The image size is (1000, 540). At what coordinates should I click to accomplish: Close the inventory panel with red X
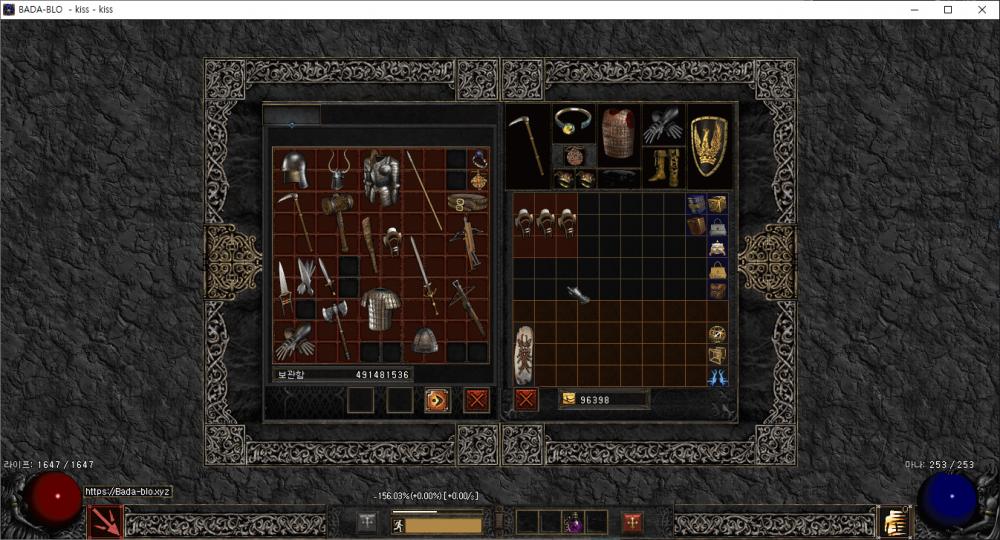point(526,400)
